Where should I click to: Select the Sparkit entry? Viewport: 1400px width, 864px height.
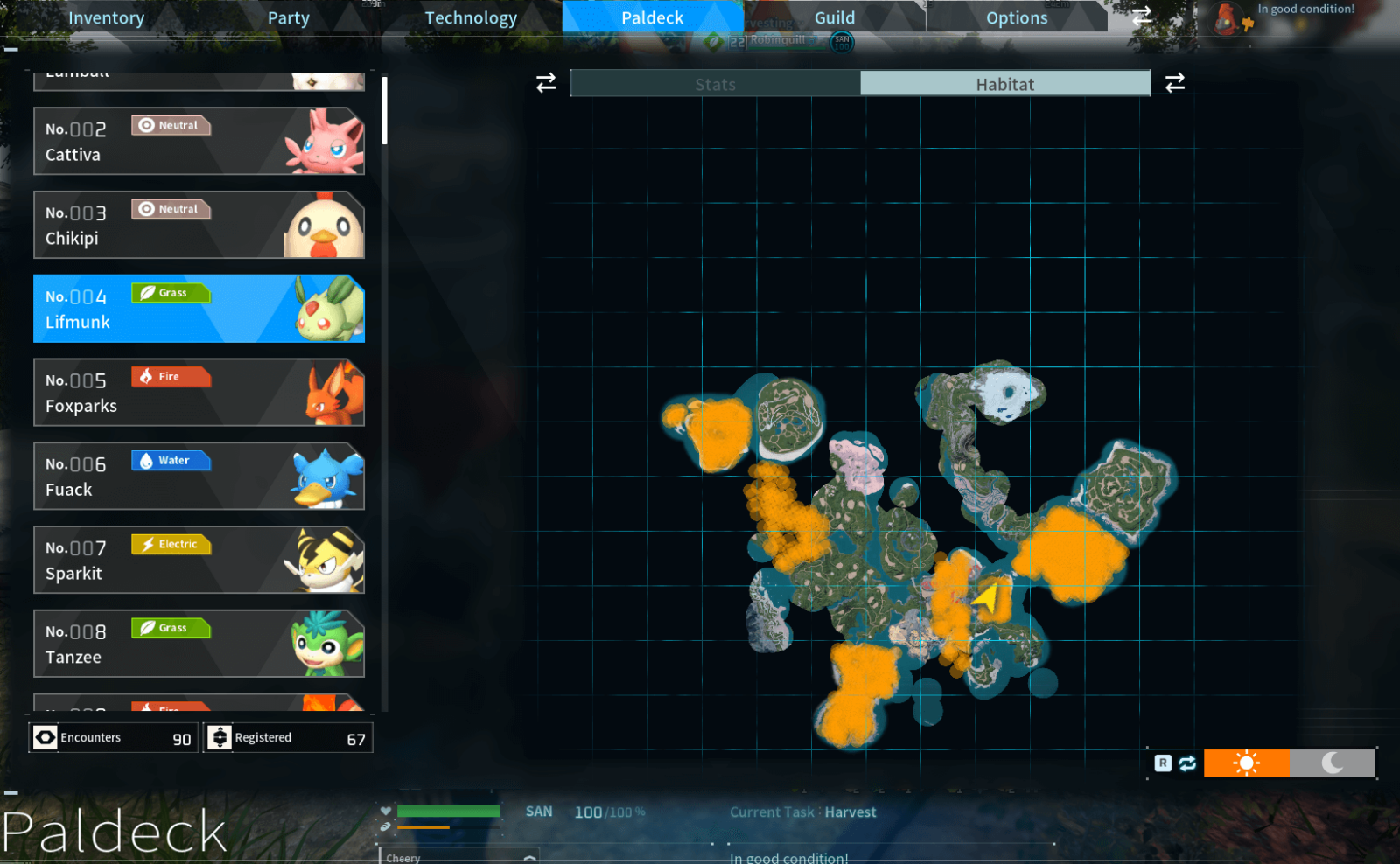pyautogui.click(x=199, y=561)
